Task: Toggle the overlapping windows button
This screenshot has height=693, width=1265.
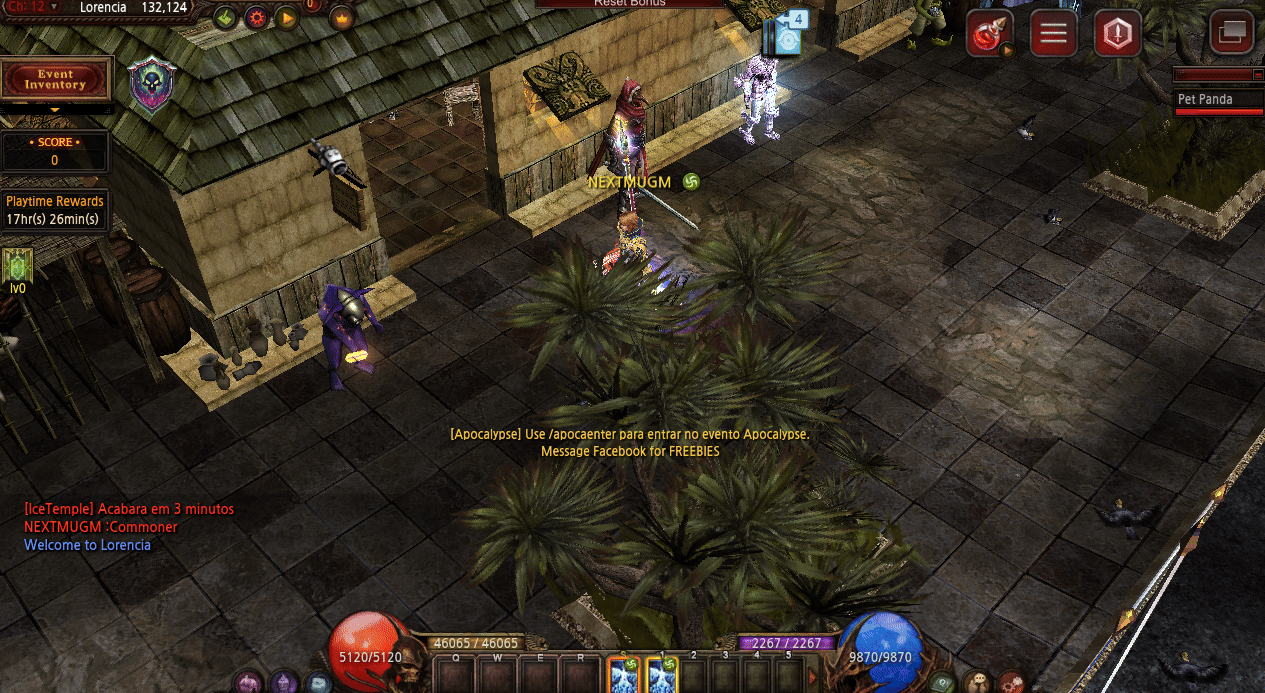Action: (x=1231, y=33)
